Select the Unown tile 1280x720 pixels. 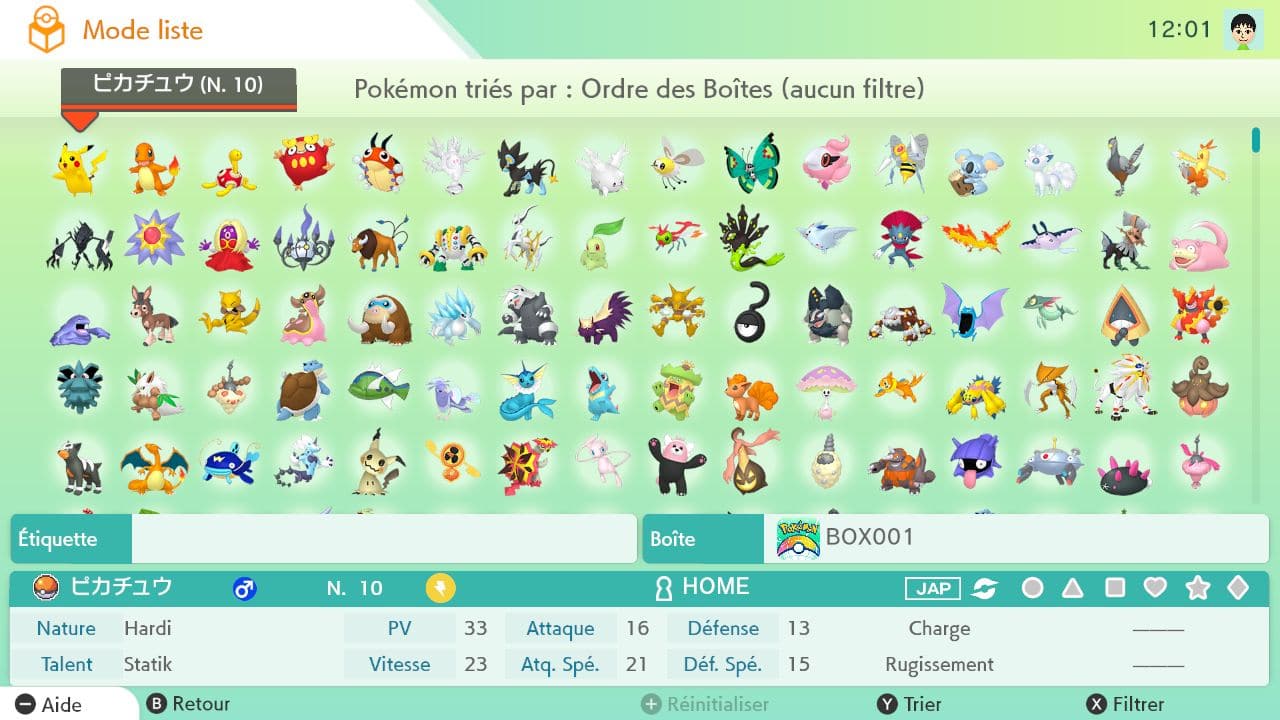tap(751, 316)
